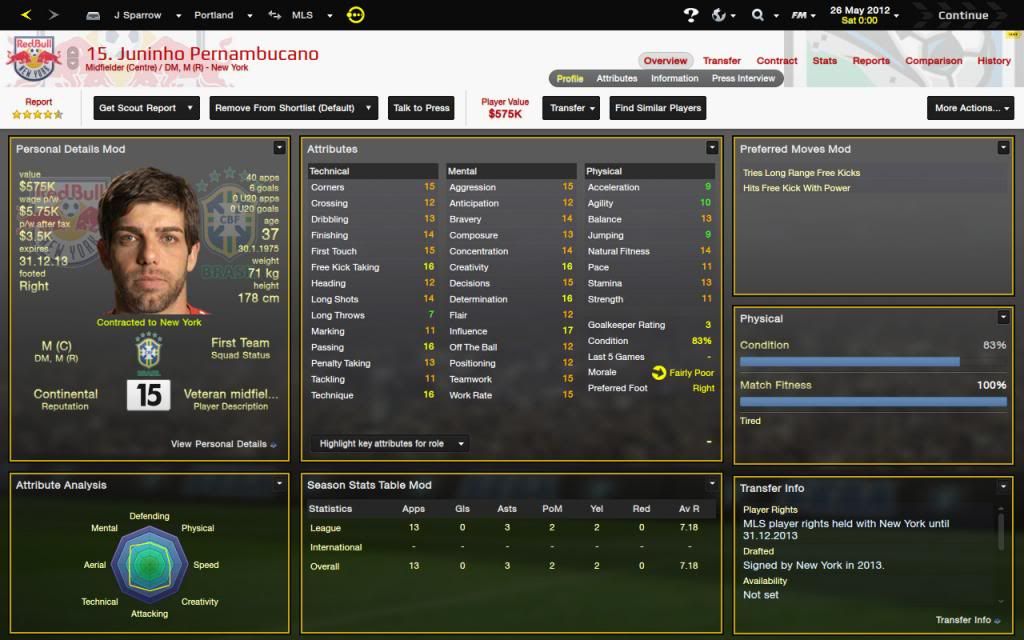
Task: Choose Talk to Press
Action: click(421, 108)
